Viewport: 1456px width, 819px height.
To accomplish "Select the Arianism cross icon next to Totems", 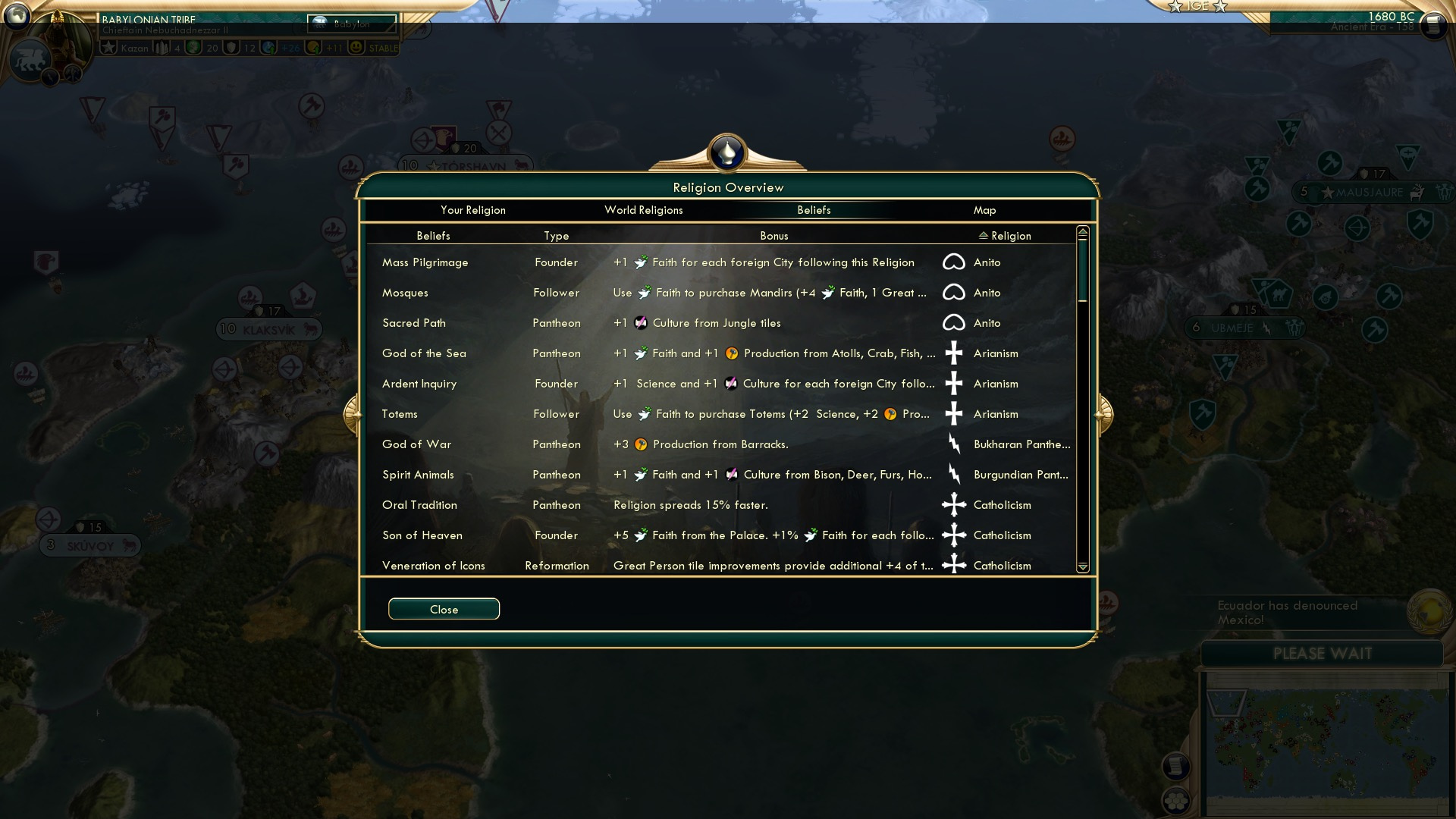I will [953, 413].
